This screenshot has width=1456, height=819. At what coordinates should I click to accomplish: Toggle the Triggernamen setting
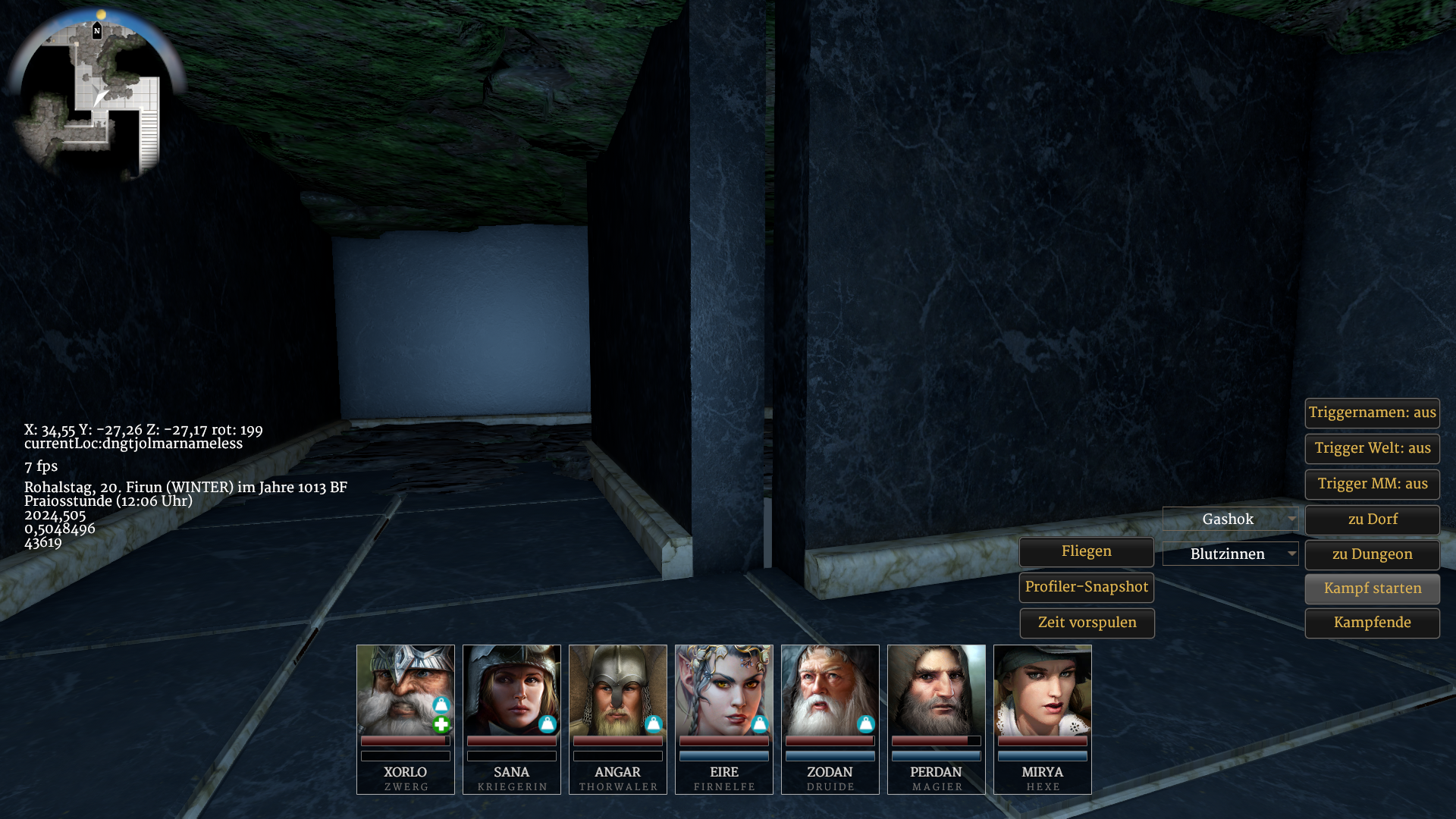(1372, 413)
